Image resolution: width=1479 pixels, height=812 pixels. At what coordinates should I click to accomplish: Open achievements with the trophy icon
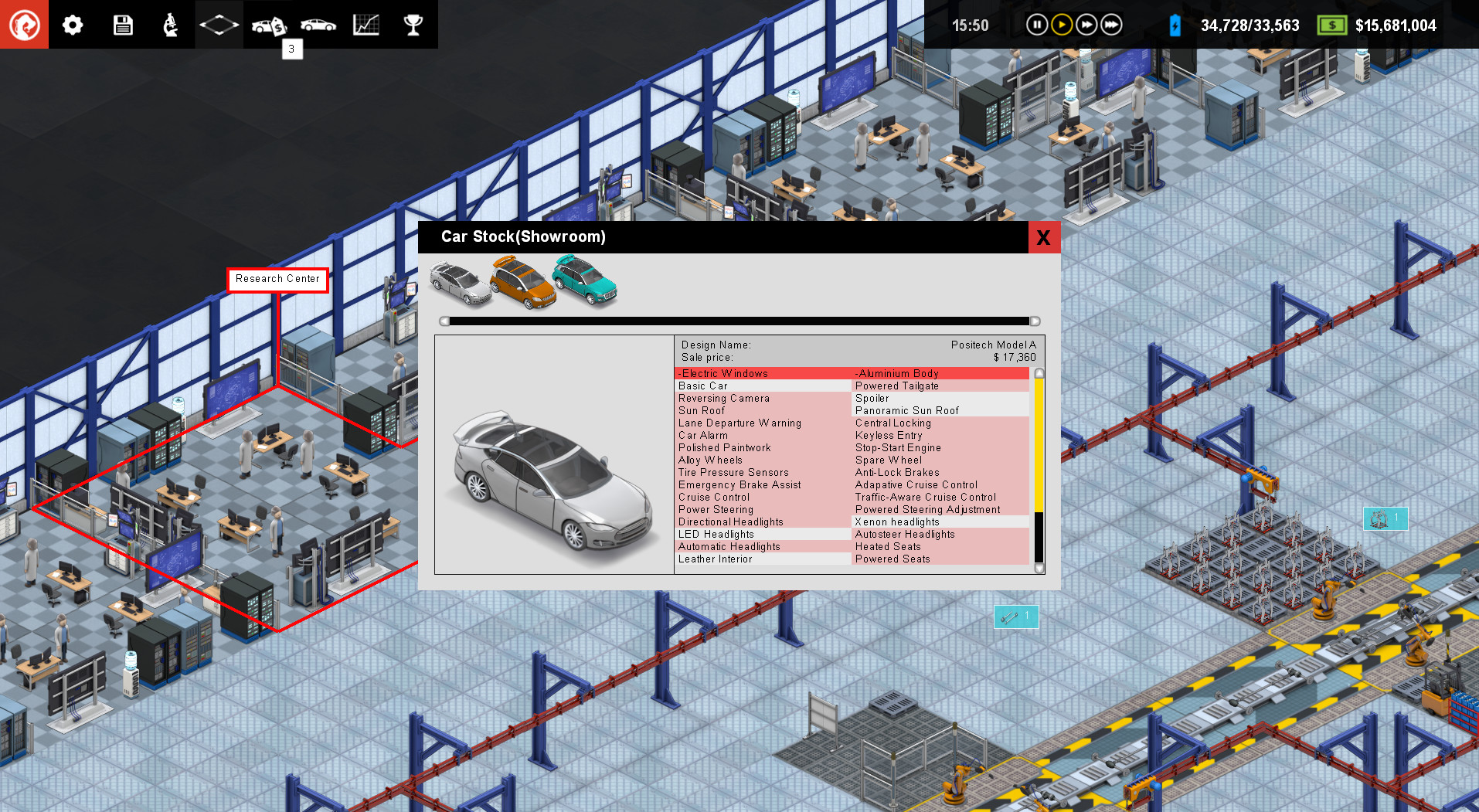click(x=413, y=24)
